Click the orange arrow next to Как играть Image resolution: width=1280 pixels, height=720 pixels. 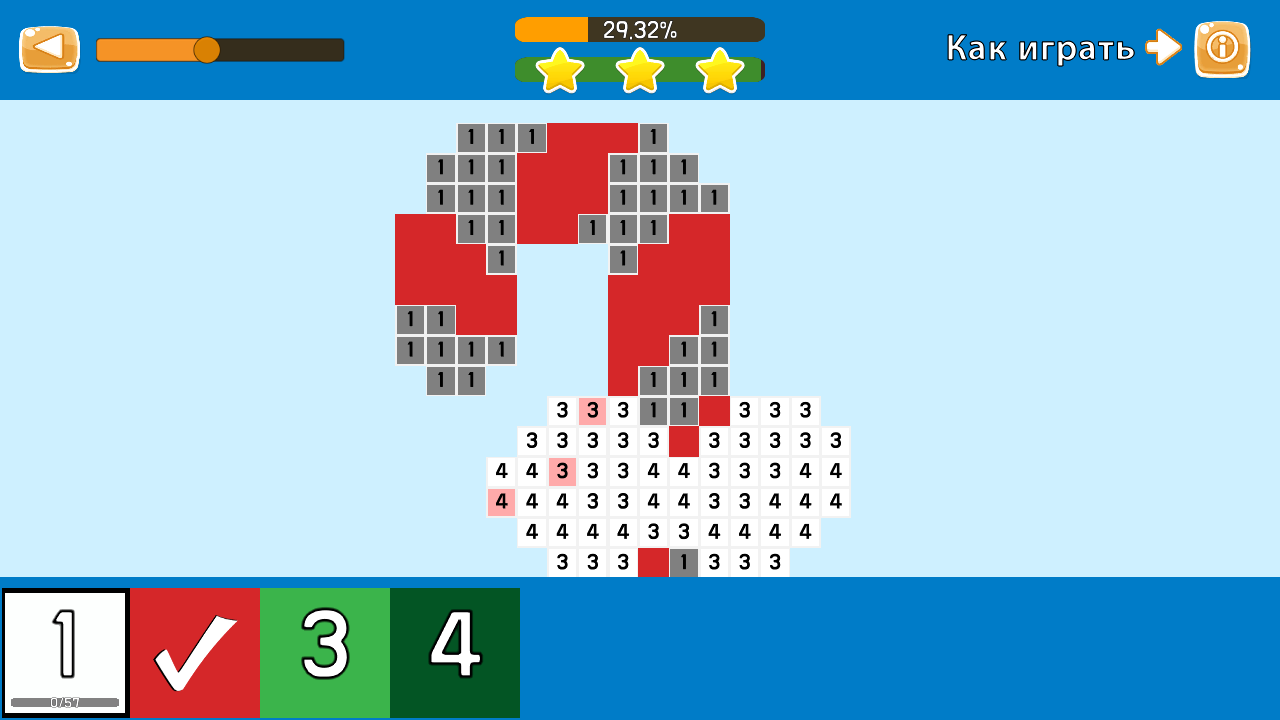pos(1163,47)
